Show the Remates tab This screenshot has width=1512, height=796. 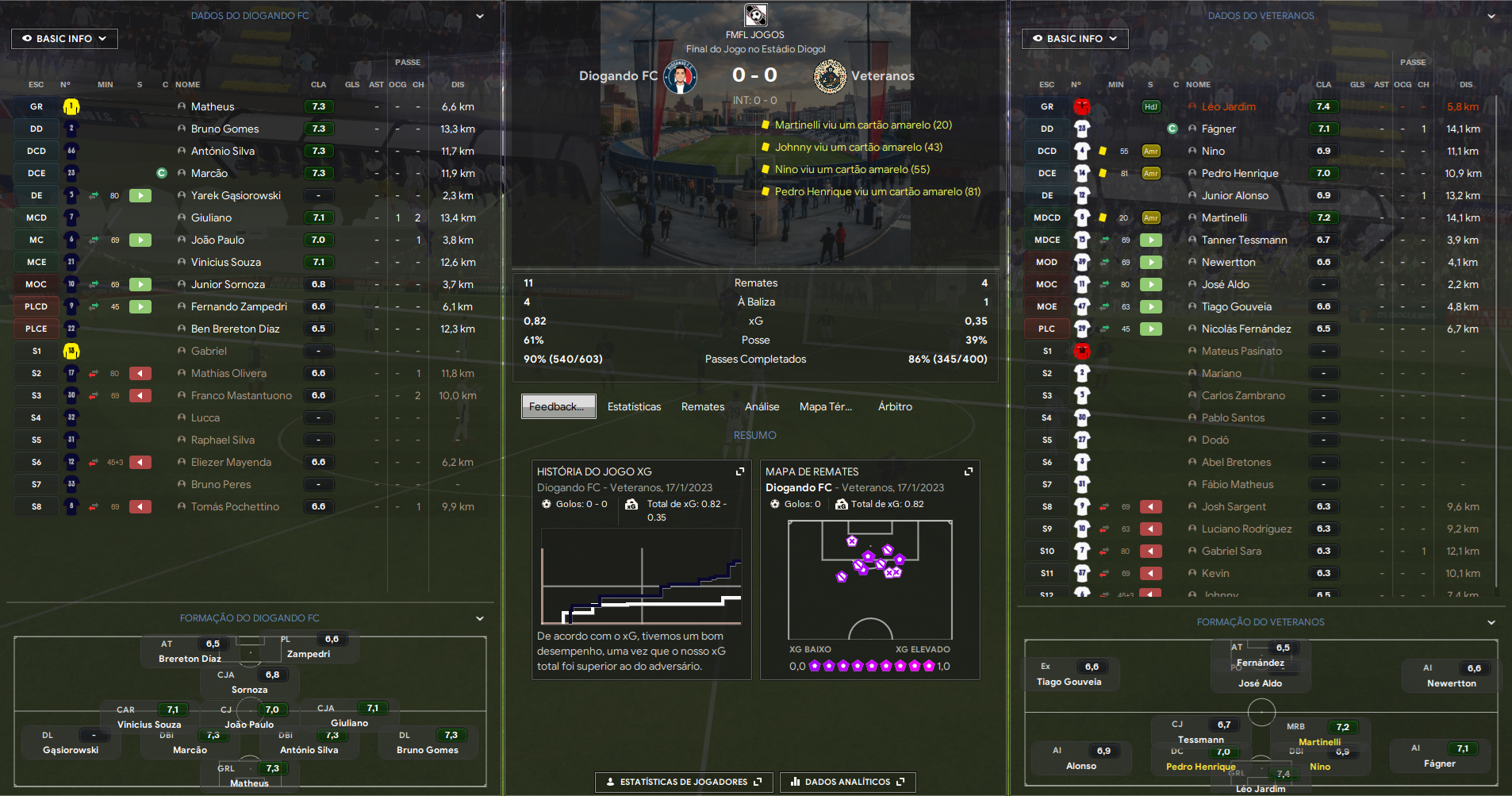[x=702, y=406]
